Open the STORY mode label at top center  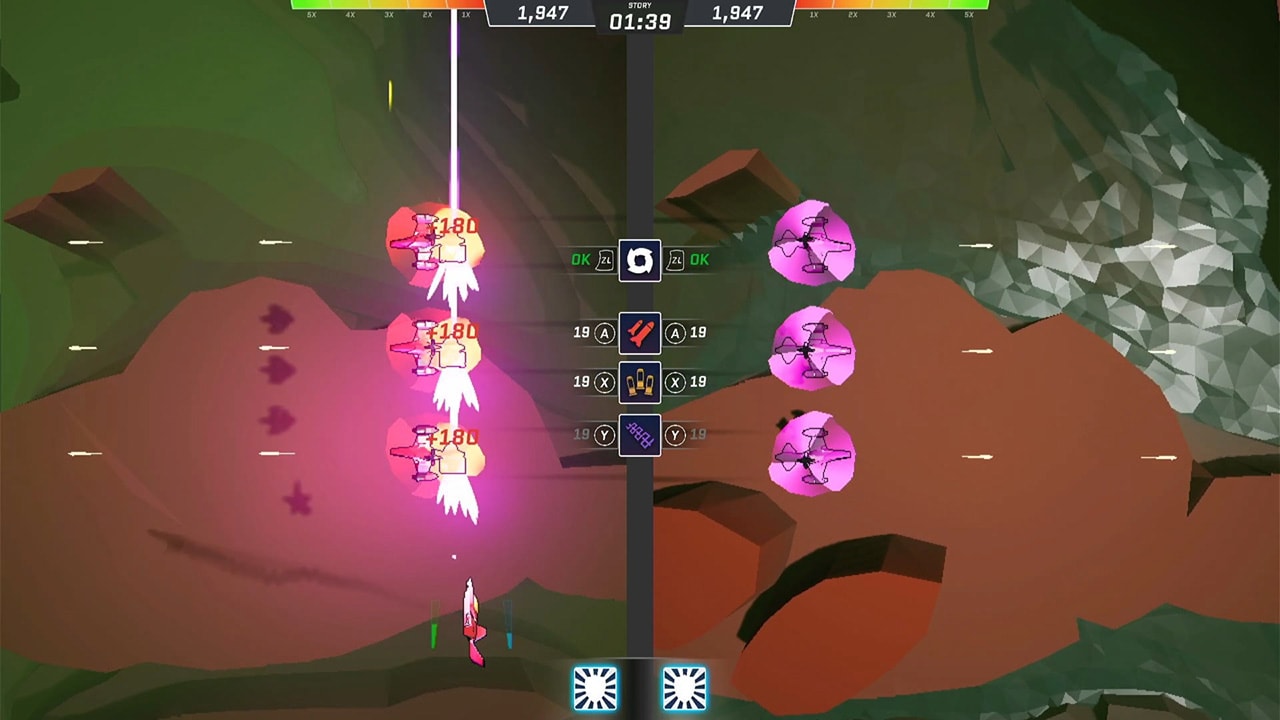click(x=640, y=6)
